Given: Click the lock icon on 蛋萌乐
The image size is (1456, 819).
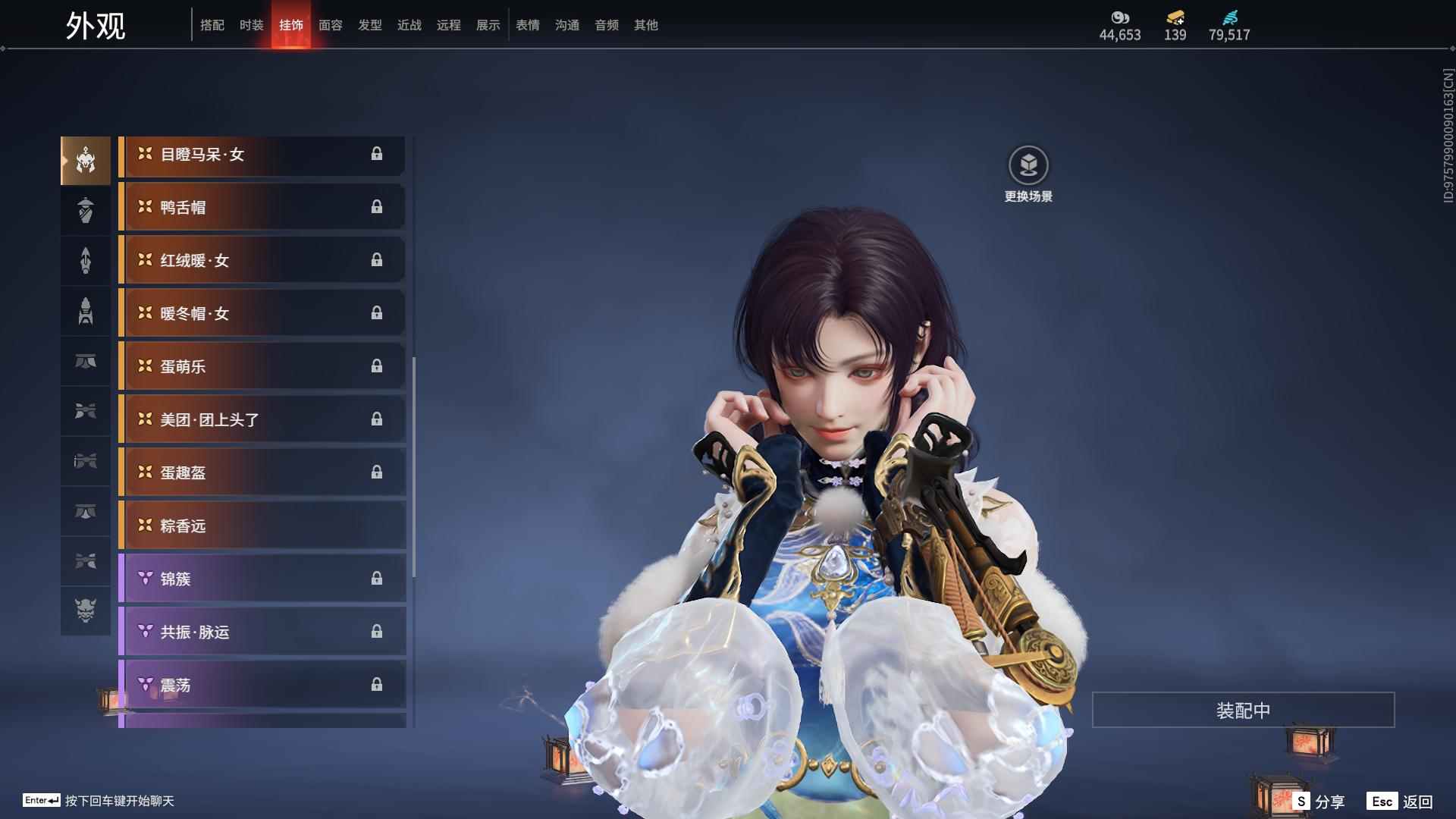Looking at the screenshot, I should click(378, 366).
